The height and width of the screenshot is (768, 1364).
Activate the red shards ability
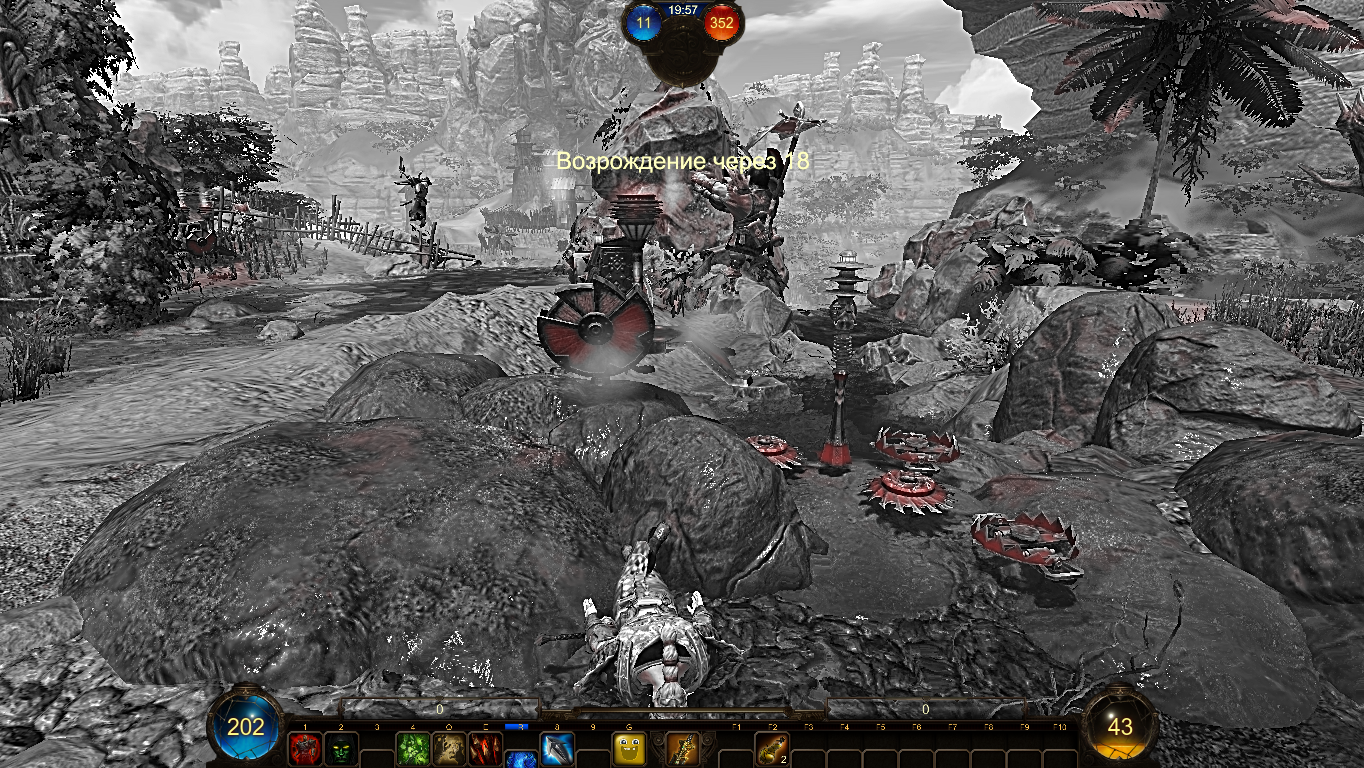(x=485, y=749)
